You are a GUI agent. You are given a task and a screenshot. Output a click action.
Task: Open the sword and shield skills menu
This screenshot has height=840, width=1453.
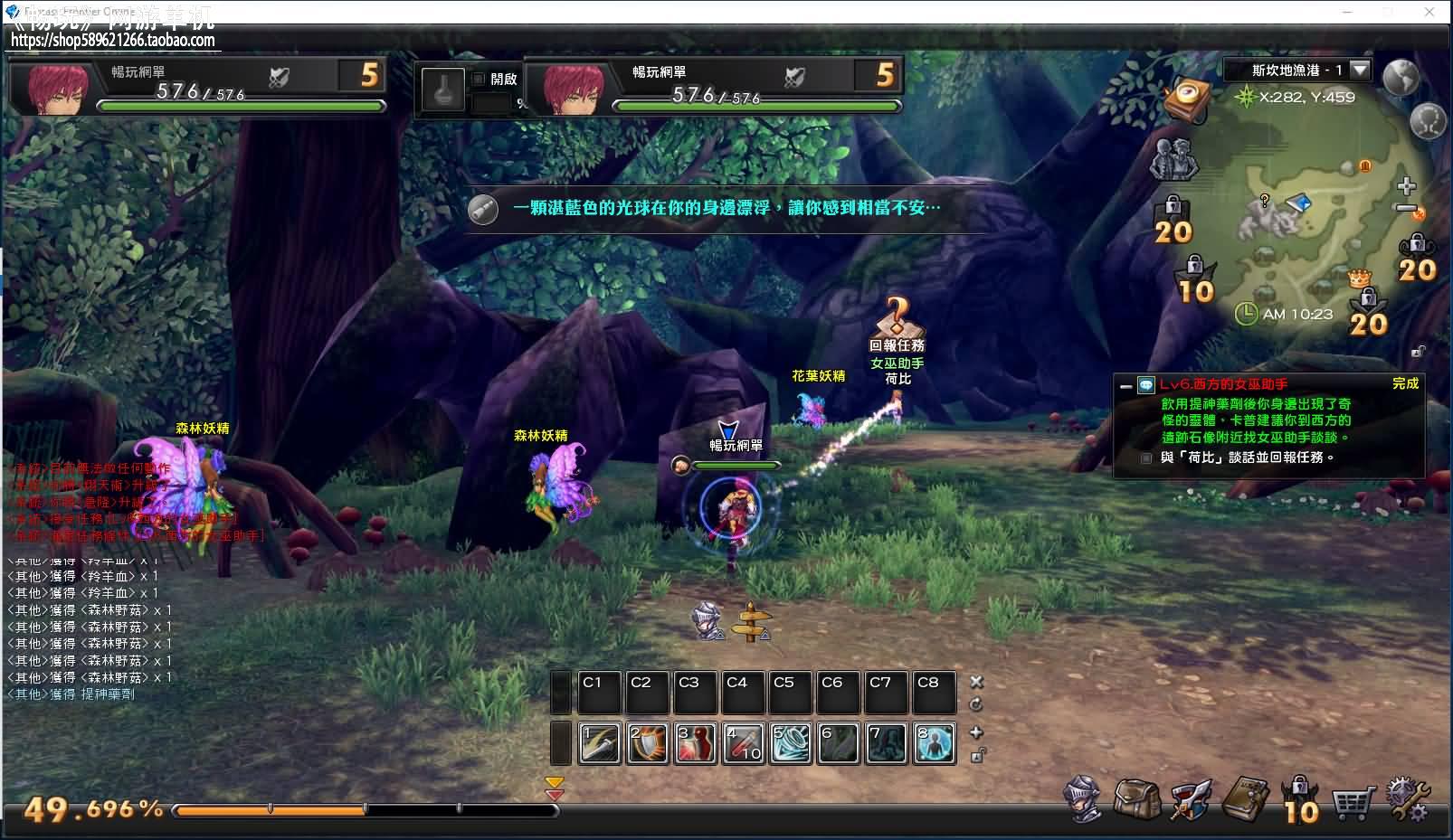tap(1190, 800)
